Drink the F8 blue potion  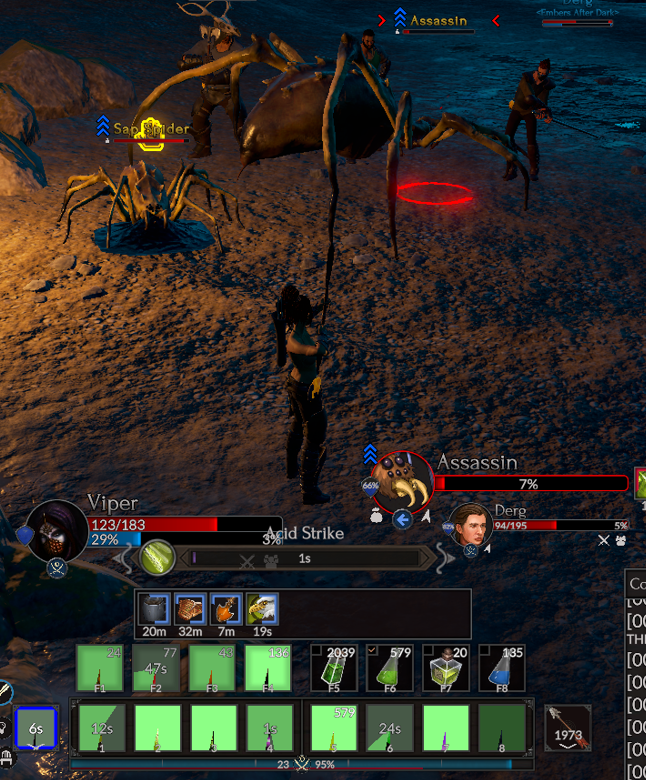pos(501,668)
